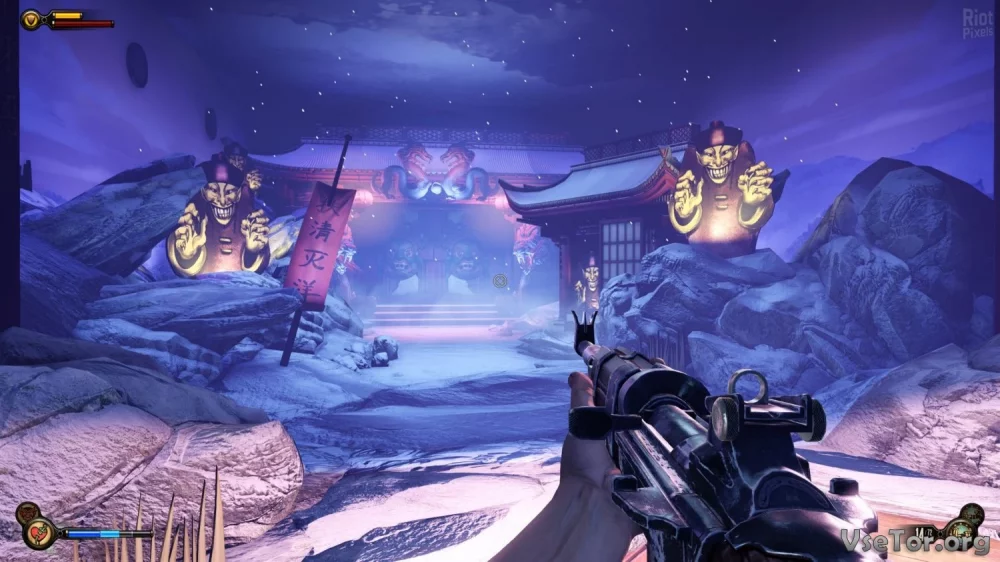Viewport: 1000px width, 562px height.
Task: Switch to the dimmed secondary vigor icon
Action: point(27,514)
